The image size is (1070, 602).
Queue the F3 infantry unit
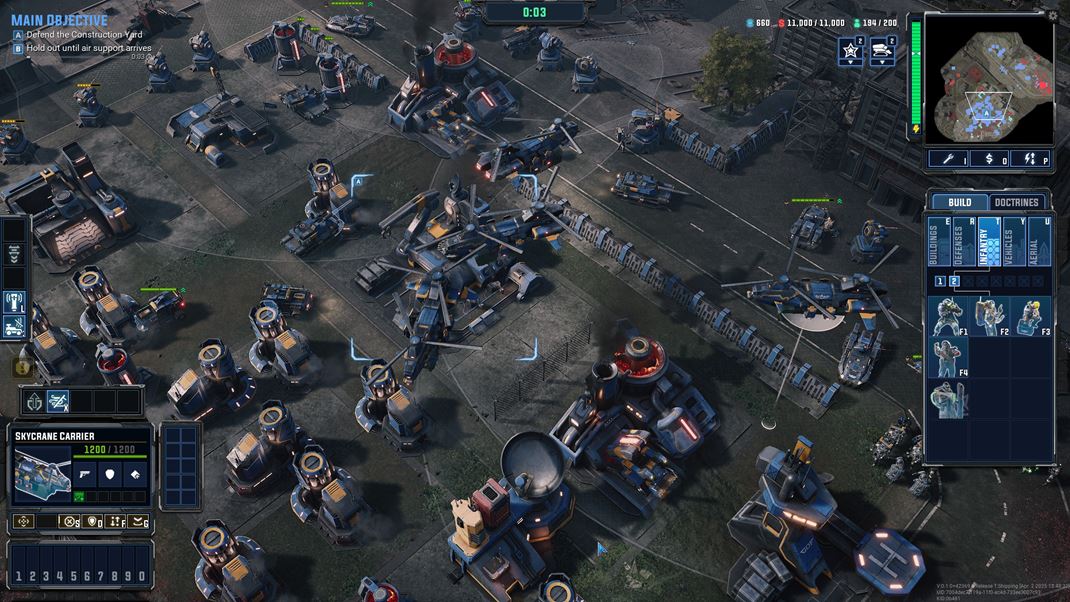coord(1030,315)
